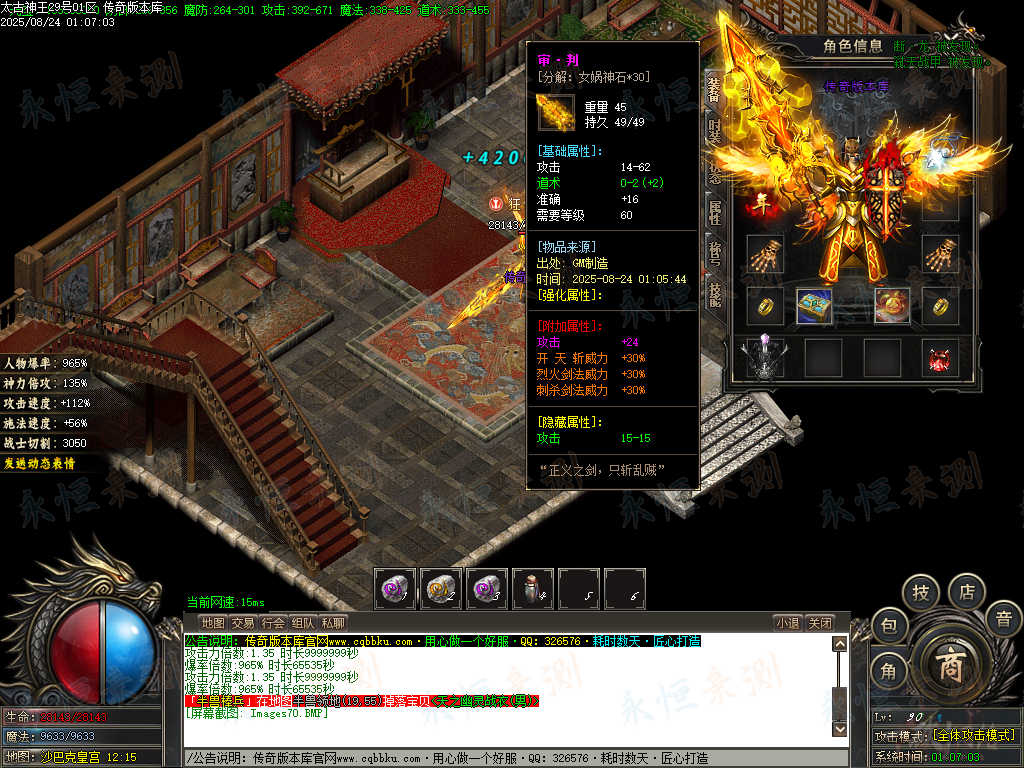Screen dimensions: 1024x768
Task: Select the crystal staff equipment slot
Action: click(765, 359)
